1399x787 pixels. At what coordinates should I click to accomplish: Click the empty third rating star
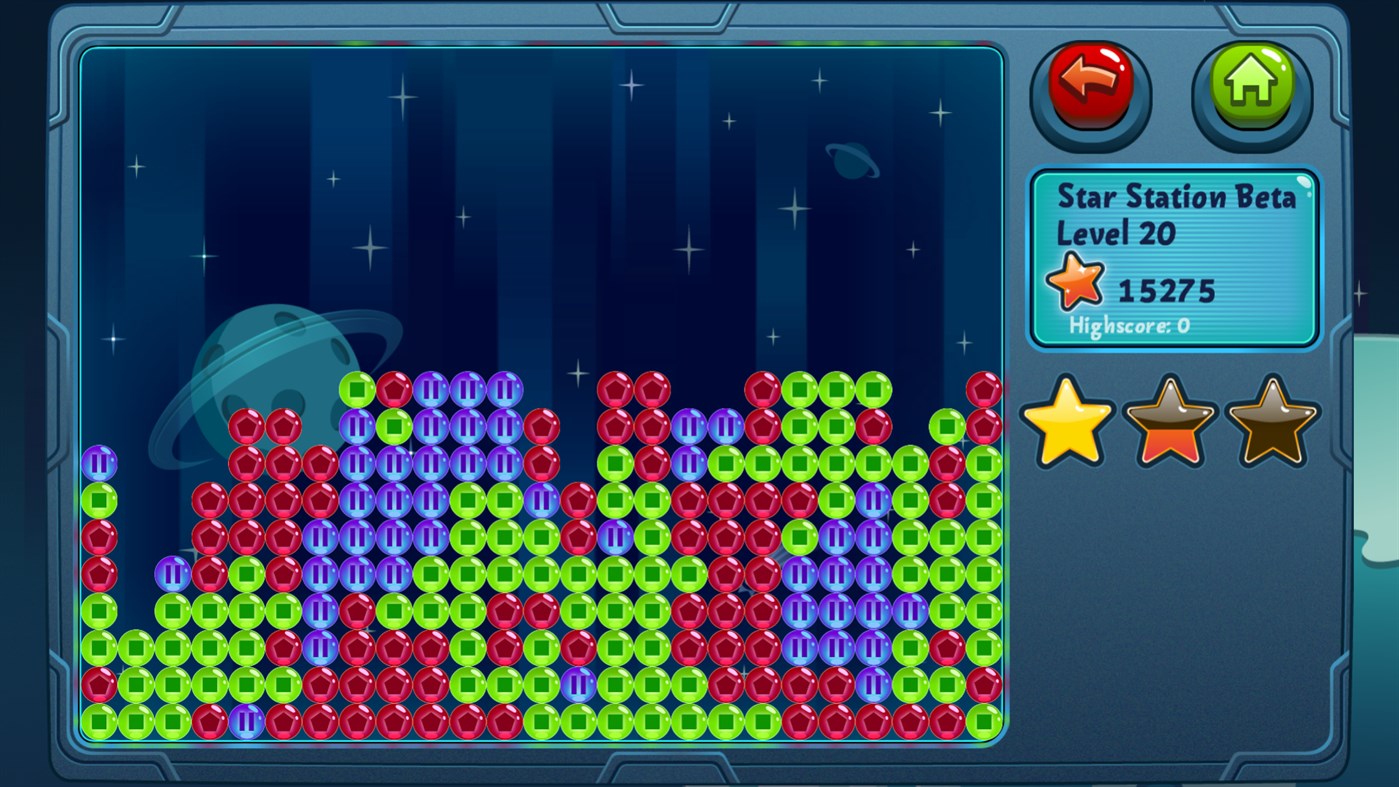click(x=1271, y=424)
